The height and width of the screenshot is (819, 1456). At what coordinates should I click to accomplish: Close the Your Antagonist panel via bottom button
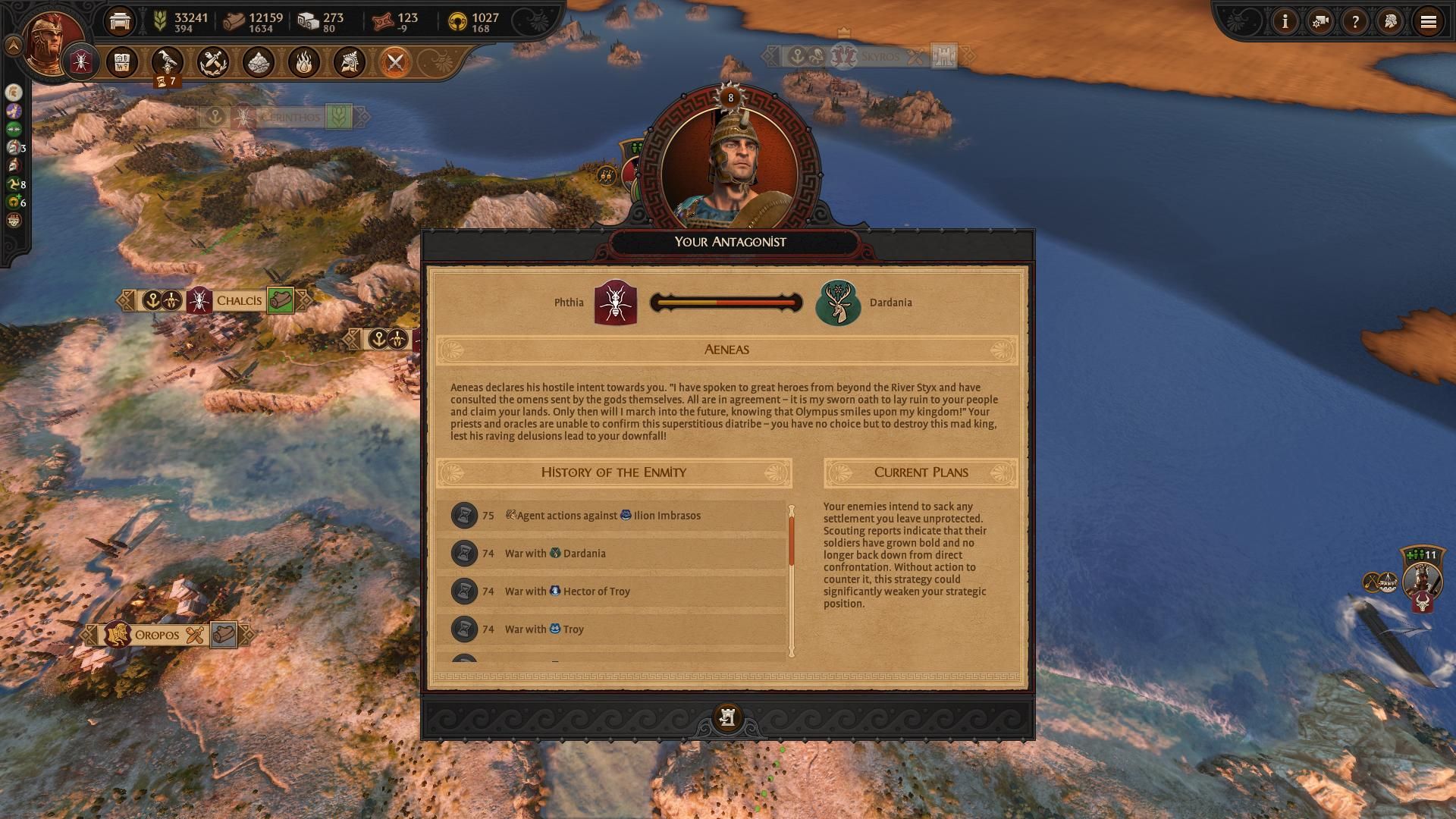(x=727, y=717)
